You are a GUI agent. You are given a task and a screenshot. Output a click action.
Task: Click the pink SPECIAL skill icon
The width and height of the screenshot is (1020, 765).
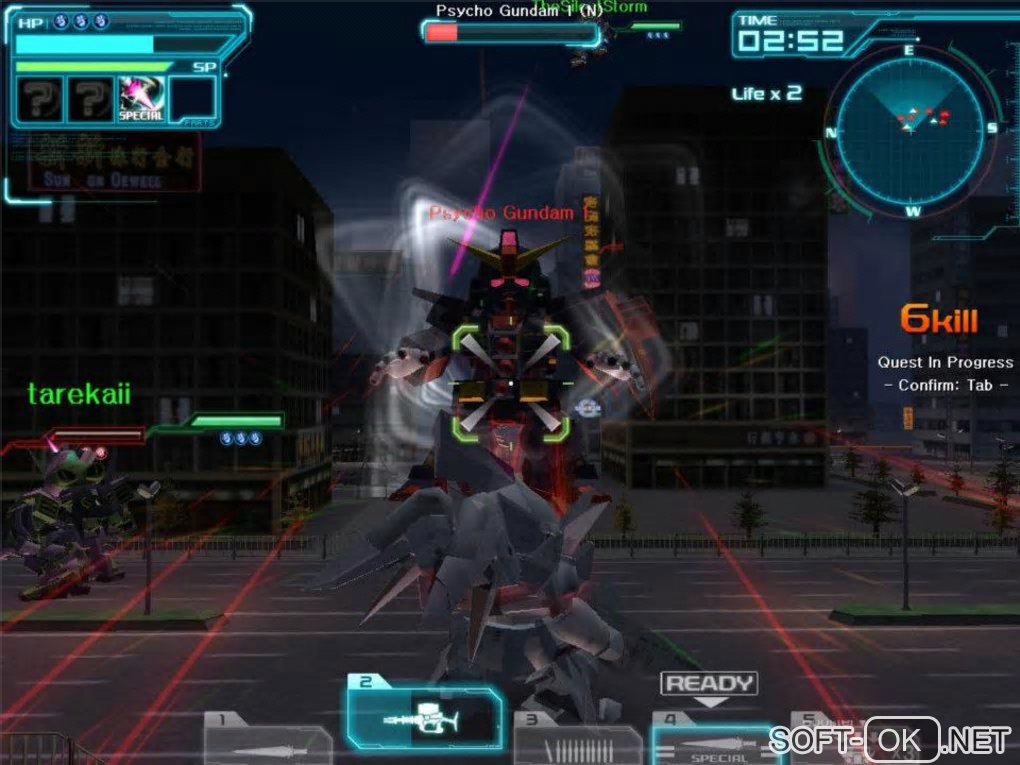[141, 99]
